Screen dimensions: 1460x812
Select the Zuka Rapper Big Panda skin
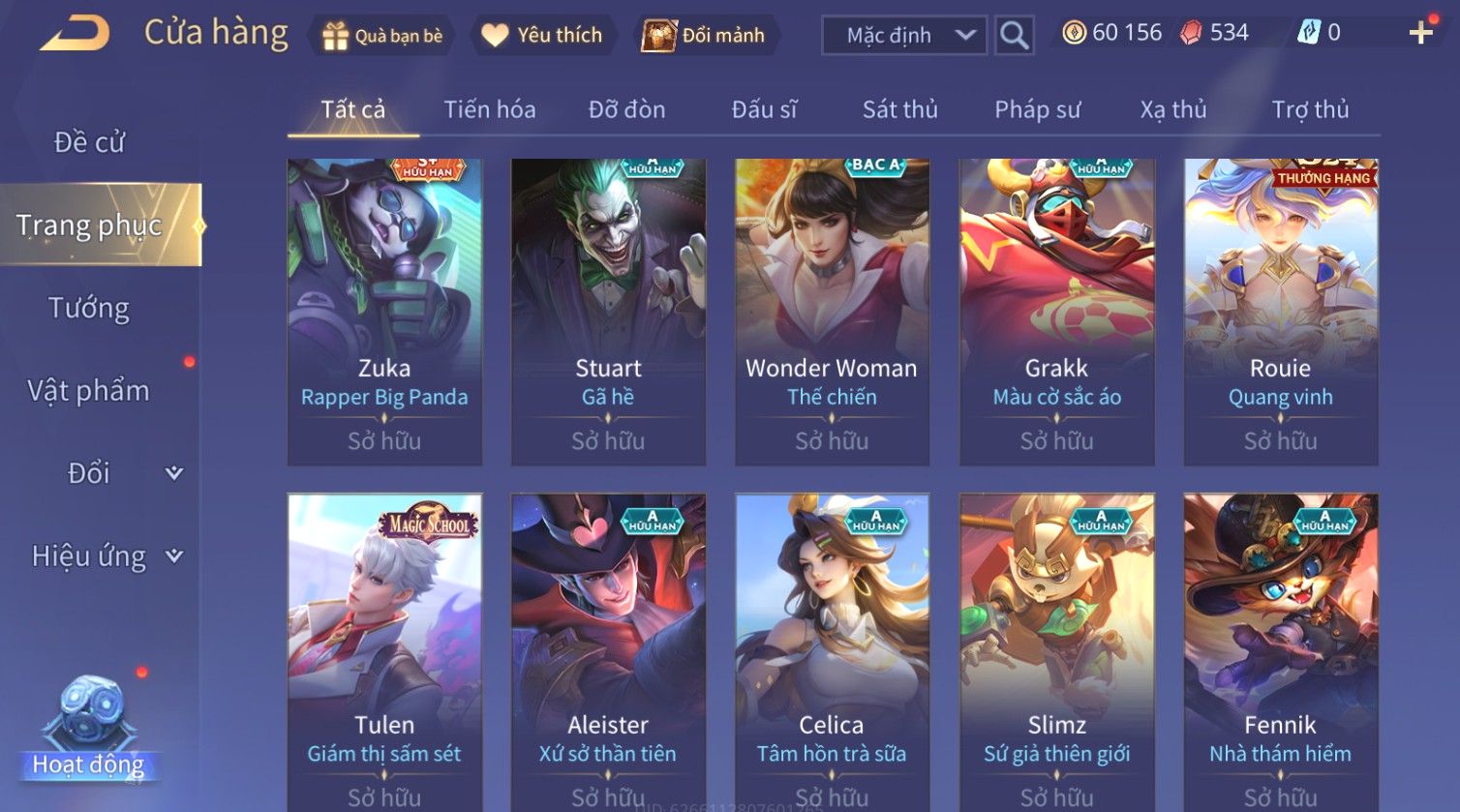click(384, 312)
